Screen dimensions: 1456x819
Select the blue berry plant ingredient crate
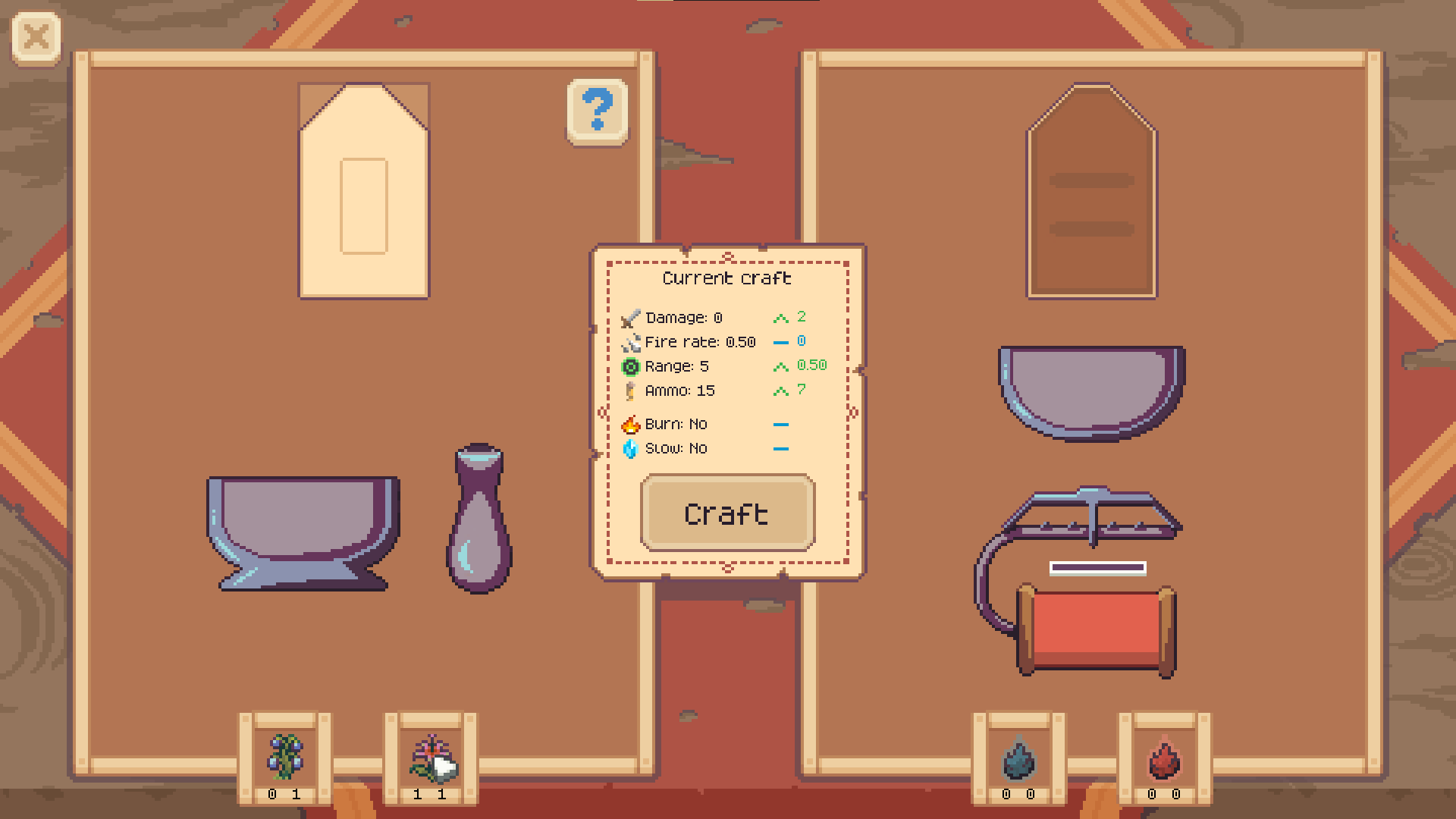click(x=284, y=758)
